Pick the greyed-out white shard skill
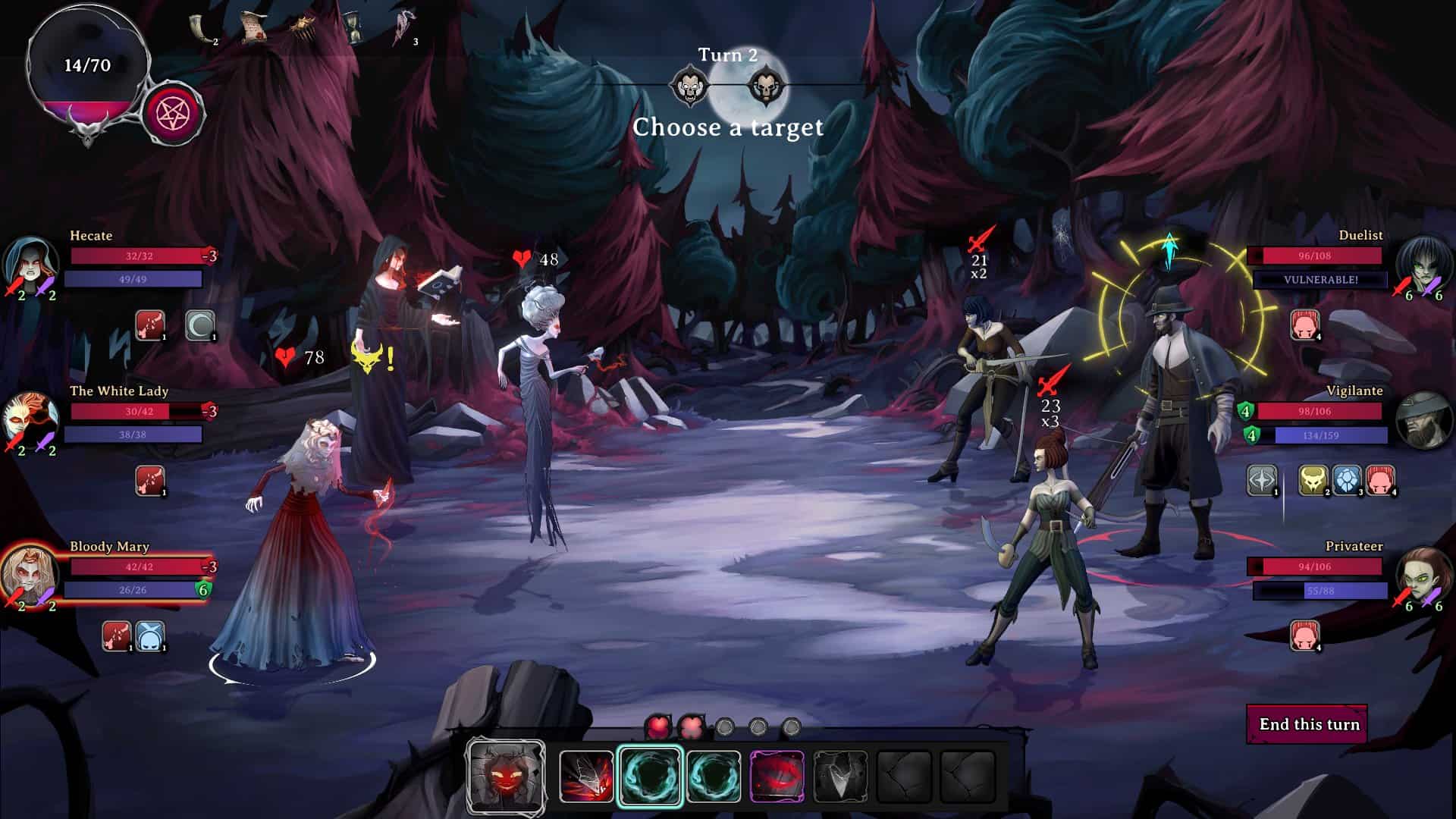Viewport: 1456px width, 819px height. click(x=840, y=776)
